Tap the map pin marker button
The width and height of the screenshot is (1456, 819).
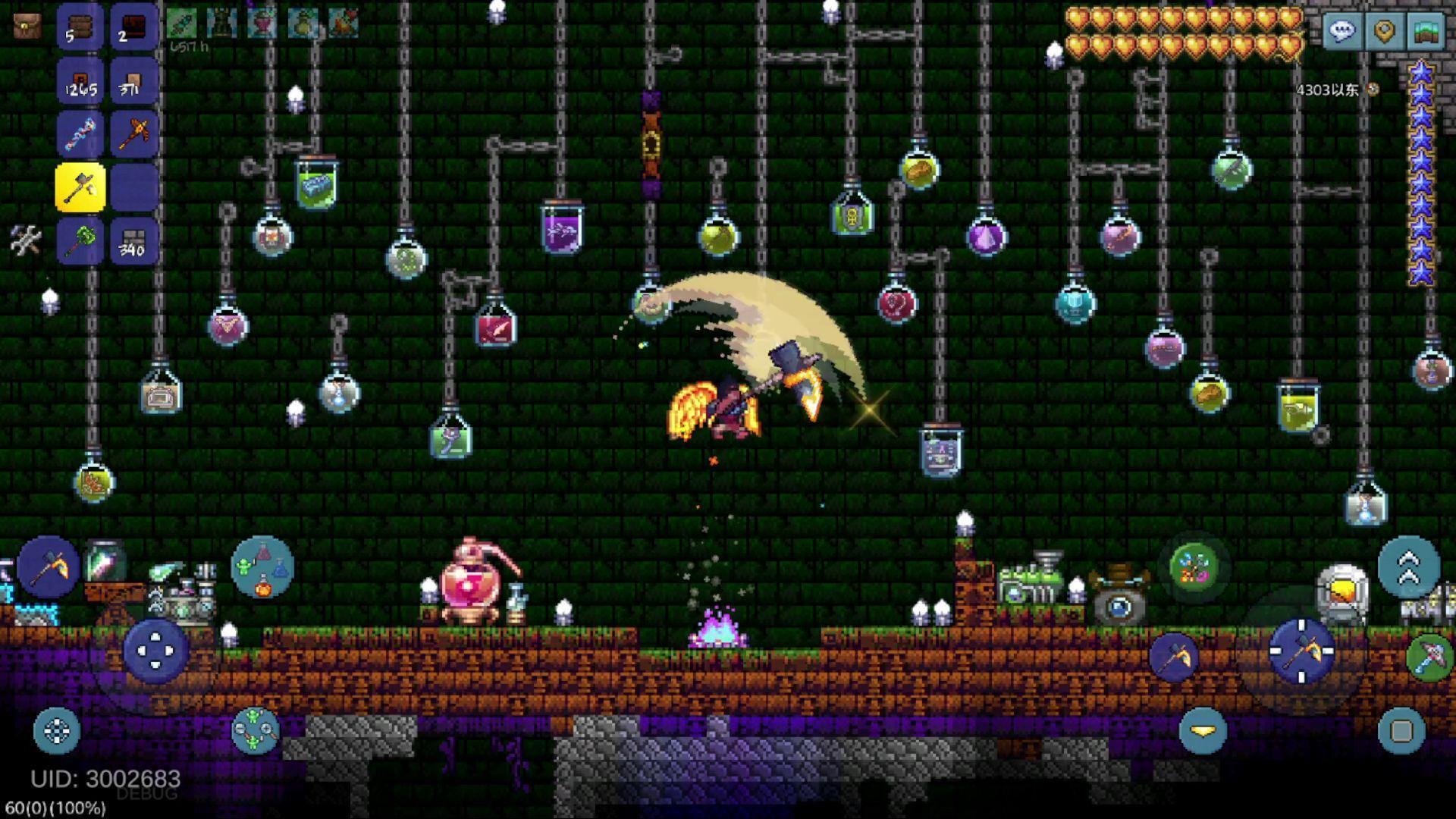(x=1384, y=32)
